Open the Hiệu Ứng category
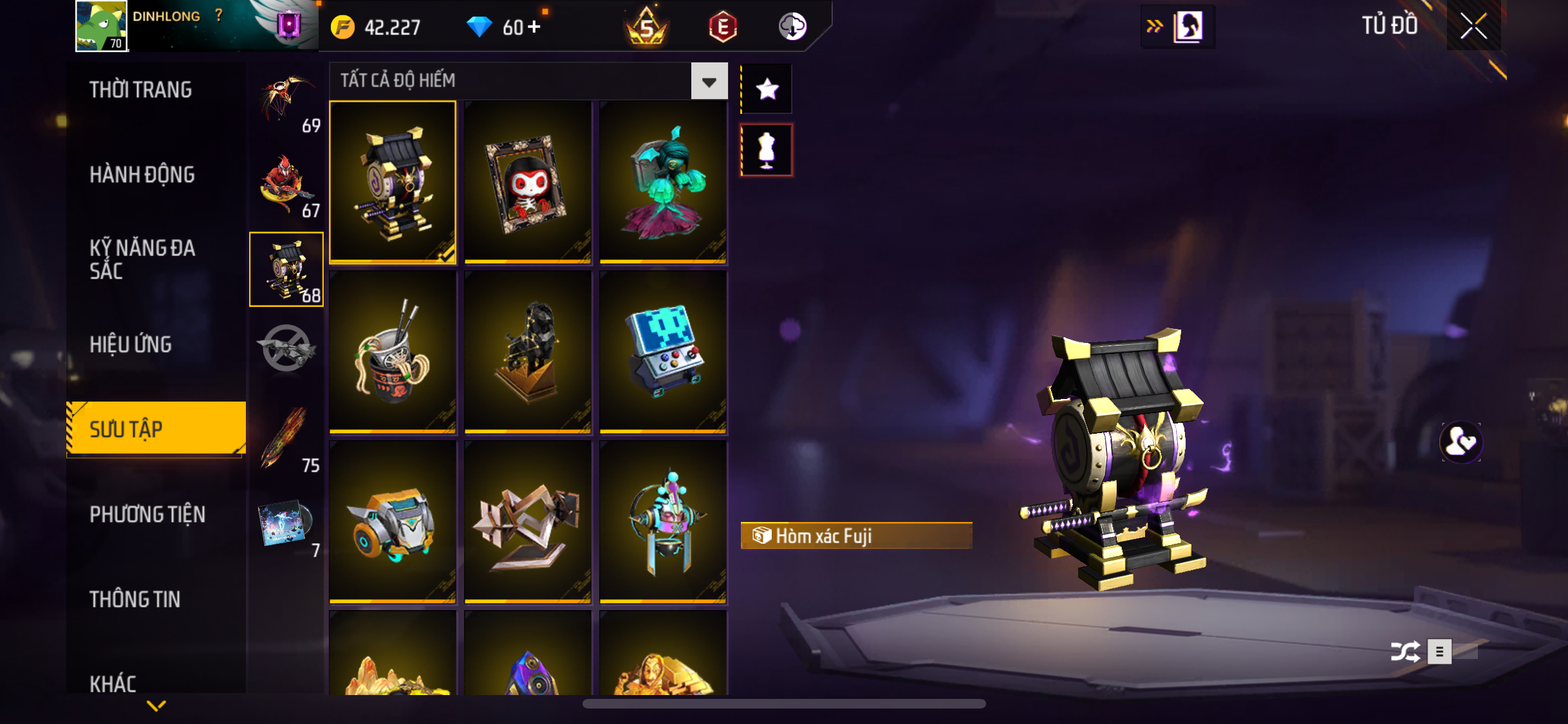This screenshot has height=724, width=1568. pyautogui.click(x=131, y=344)
